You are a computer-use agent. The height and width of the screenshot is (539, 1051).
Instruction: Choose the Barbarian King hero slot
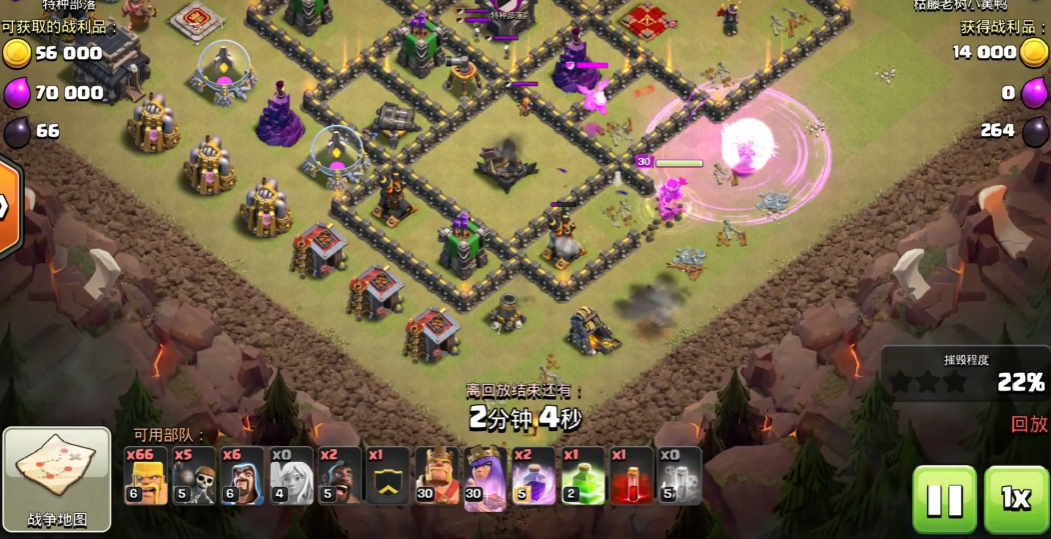(436, 476)
